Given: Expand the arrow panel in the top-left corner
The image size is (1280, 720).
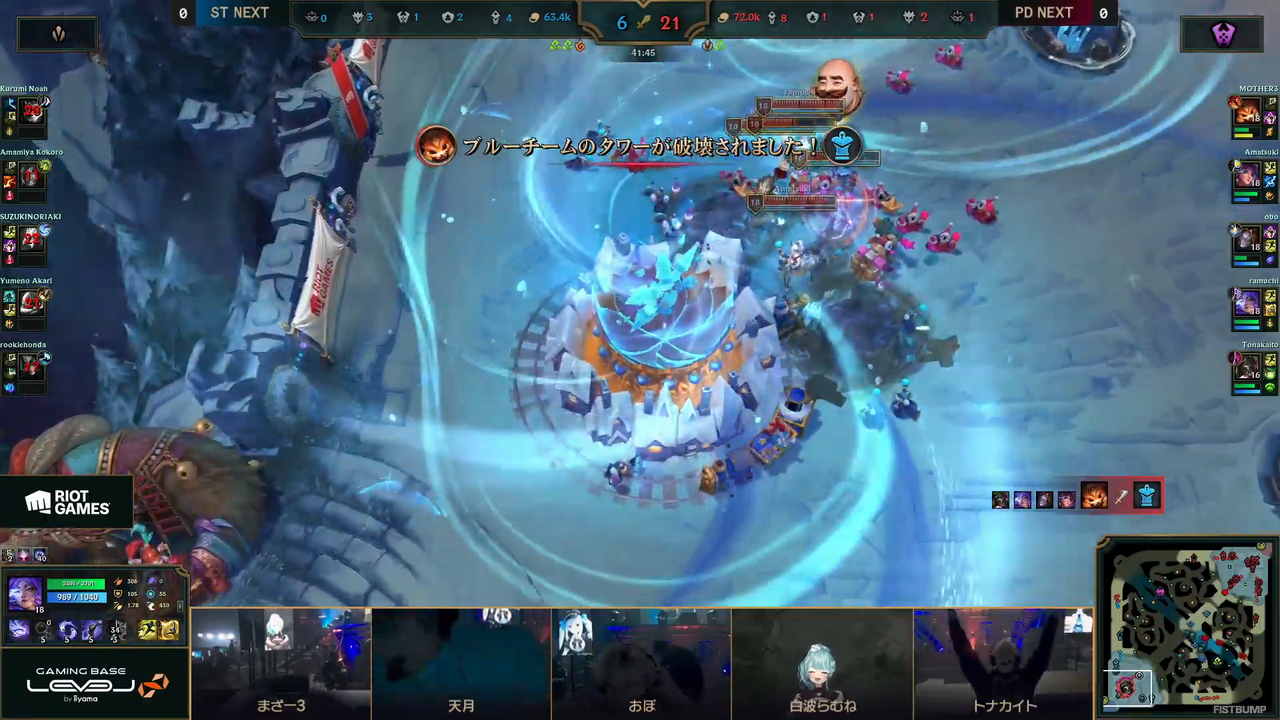Looking at the screenshot, I should pos(57,33).
